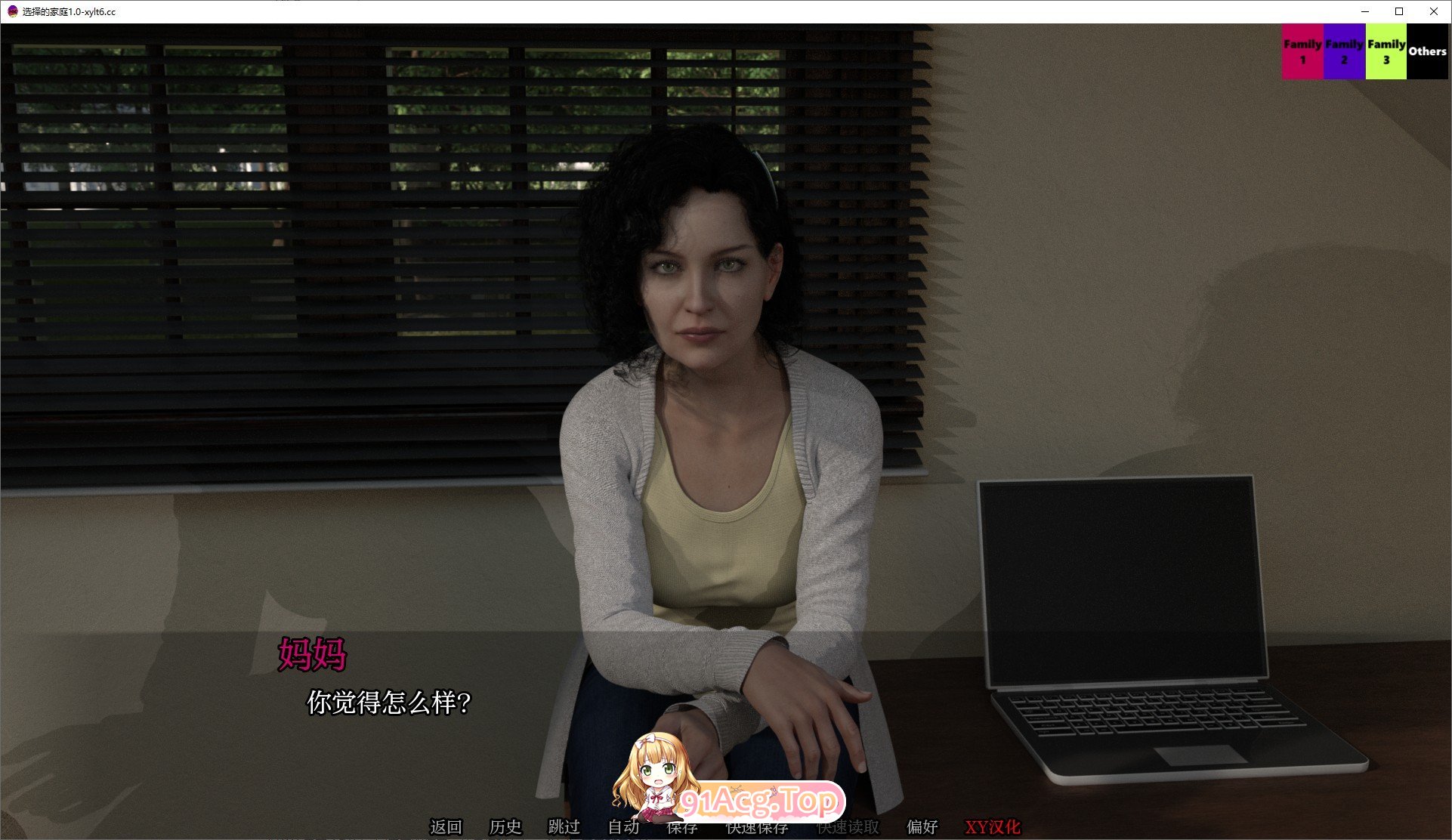
Task: Enable 自动 auto-play mode
Action: pos(623,827)
